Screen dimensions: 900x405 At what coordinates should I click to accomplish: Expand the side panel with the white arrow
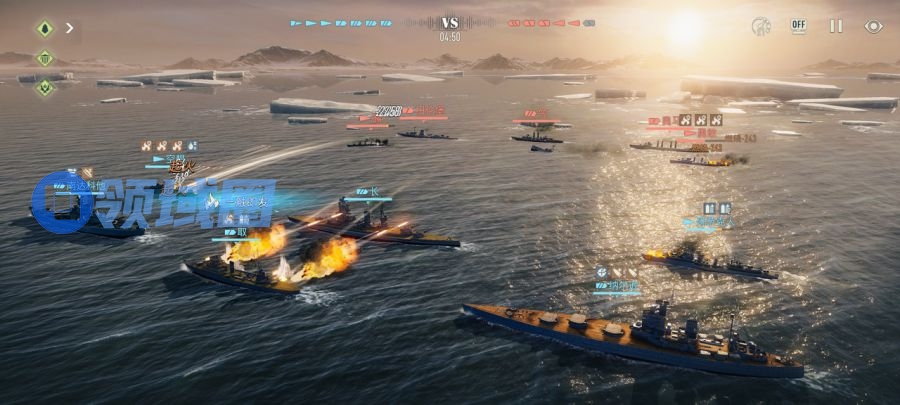tap(70, 28)
